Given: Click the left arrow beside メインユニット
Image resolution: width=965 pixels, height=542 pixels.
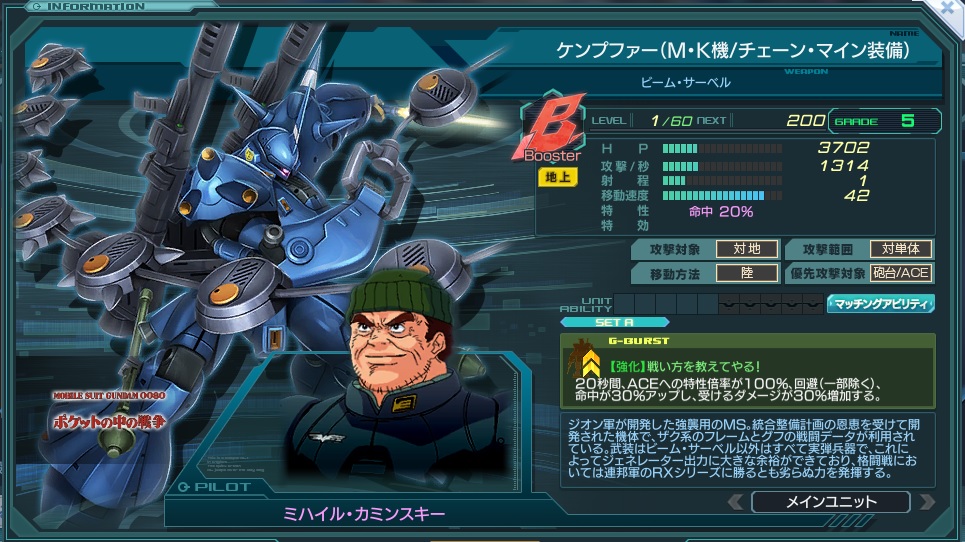Looking at the screenshot, I should pos(736,502).
